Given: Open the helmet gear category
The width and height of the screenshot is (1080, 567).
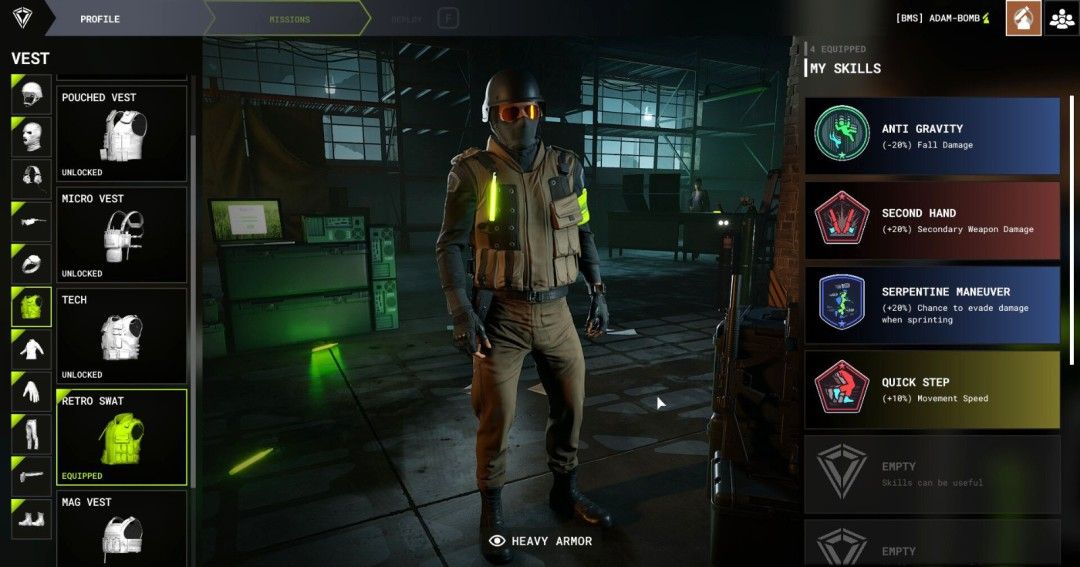Looking at the screenshot, I should [x=31, y=93].
